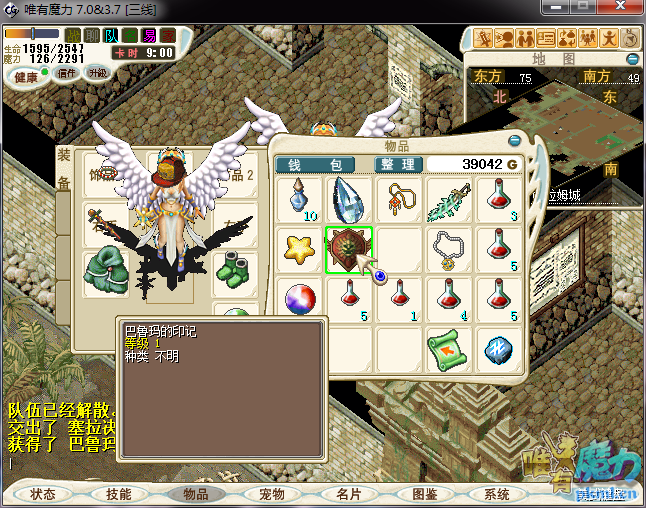Click the 健康 health button
646x508 pixels.
tap(24, 77)
